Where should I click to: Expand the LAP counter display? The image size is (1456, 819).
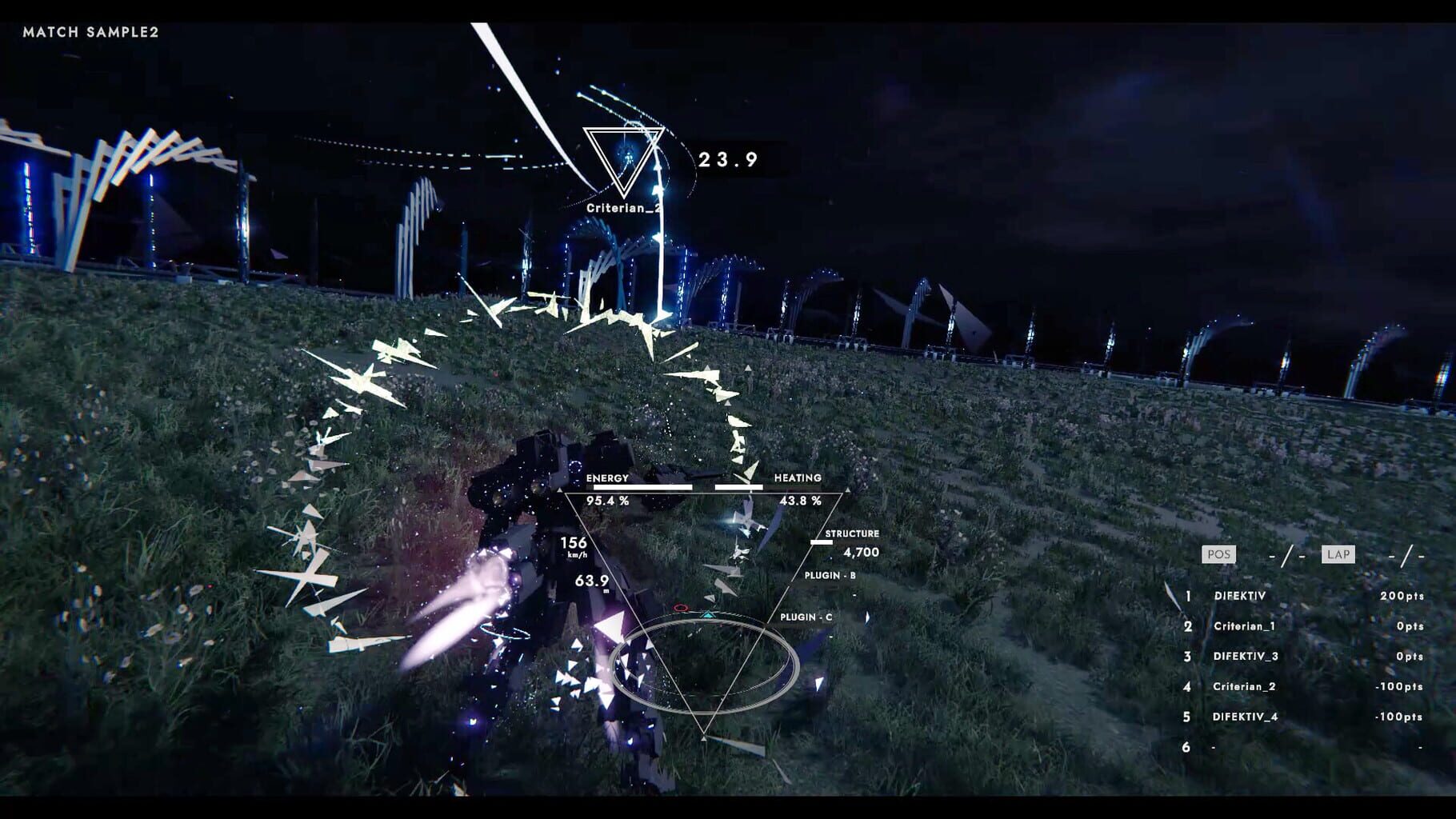coord(1337,553)
